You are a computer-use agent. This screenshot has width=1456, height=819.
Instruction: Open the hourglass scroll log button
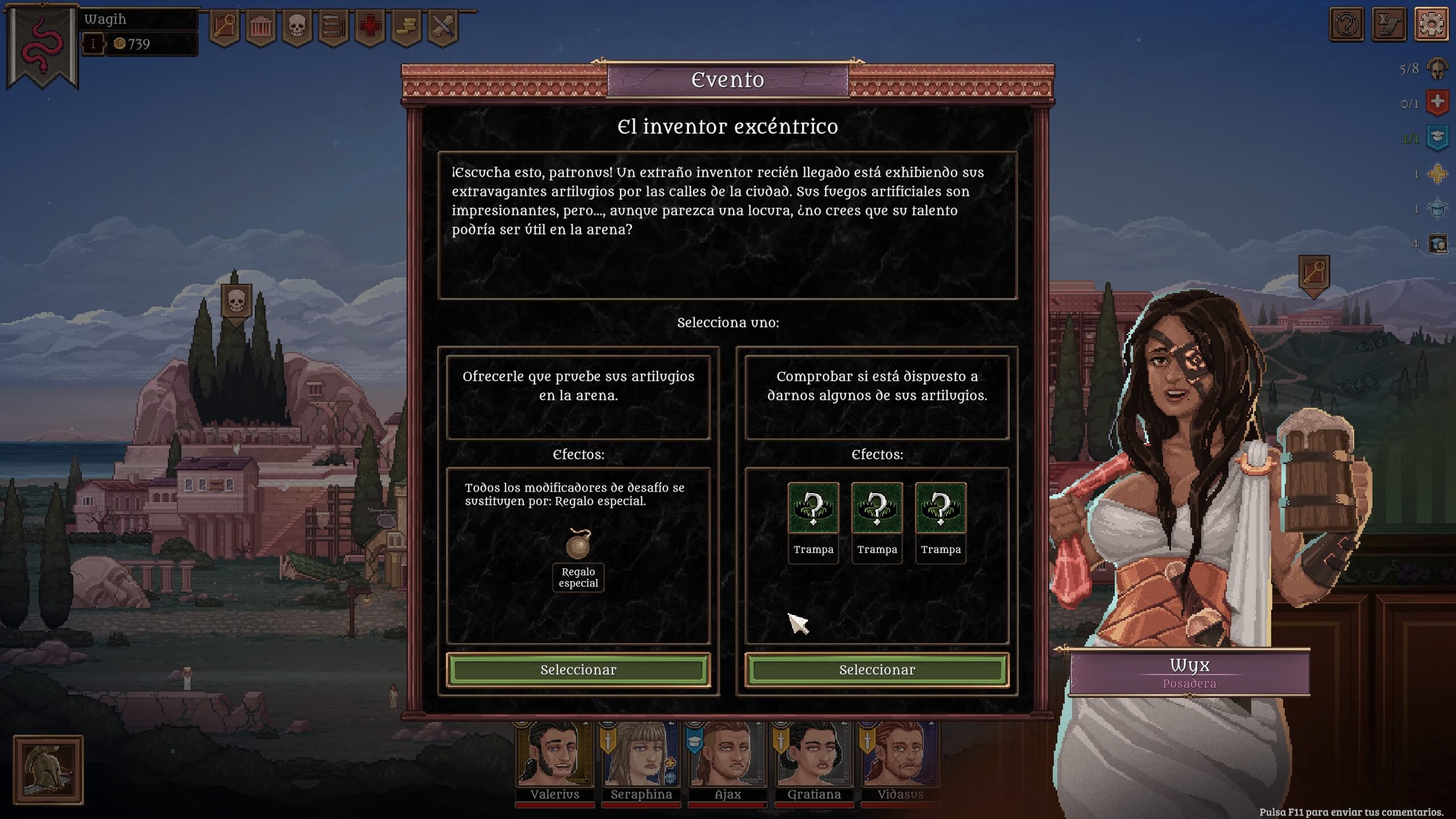pos(1388,24)
